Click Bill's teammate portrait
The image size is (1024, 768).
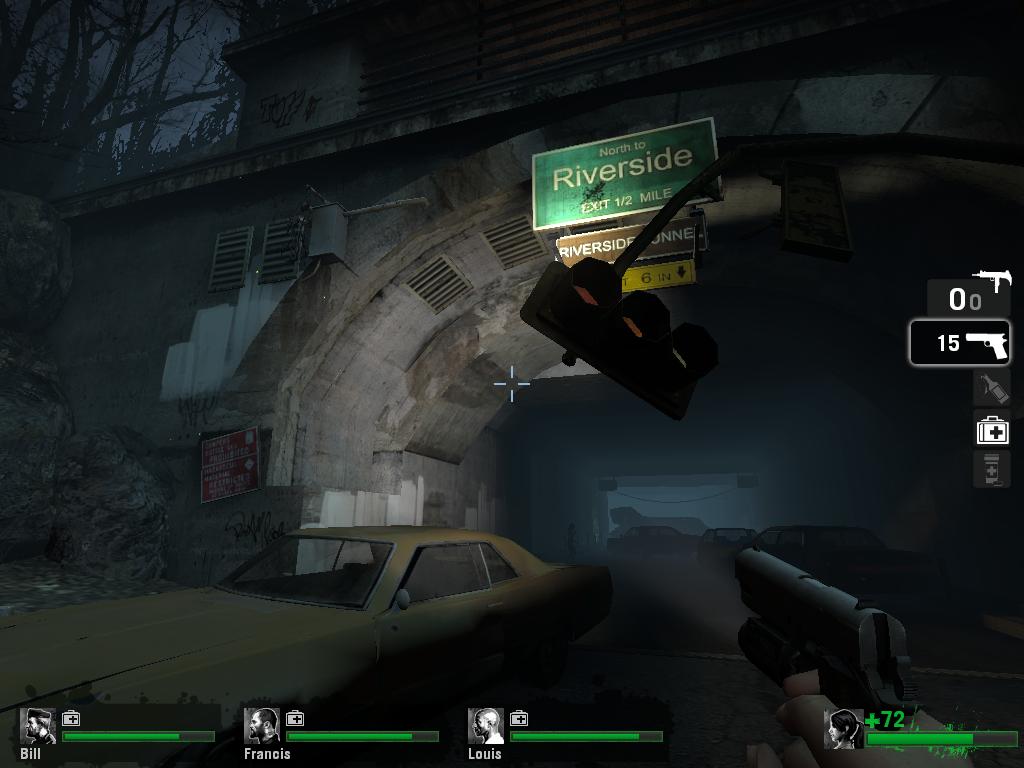pos(38,727)
